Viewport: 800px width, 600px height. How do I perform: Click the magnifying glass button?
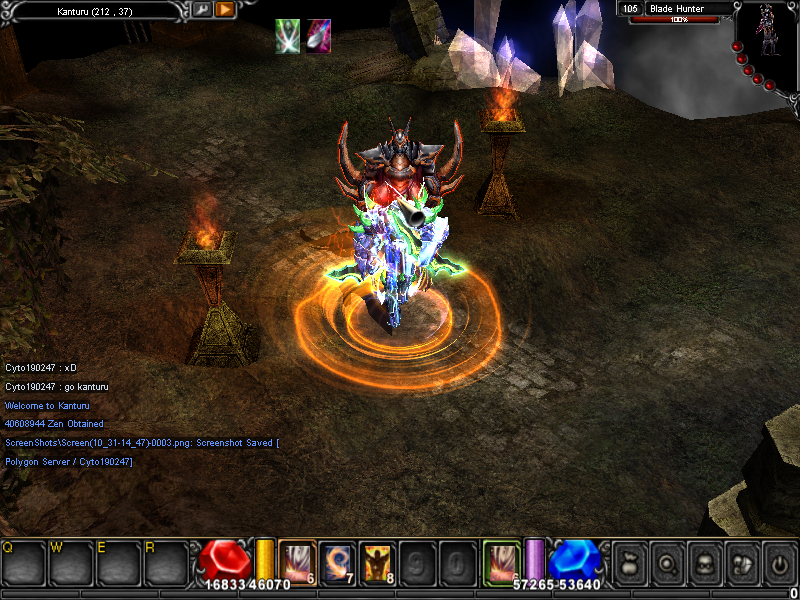pyautogui.click(x=666, y=563)
